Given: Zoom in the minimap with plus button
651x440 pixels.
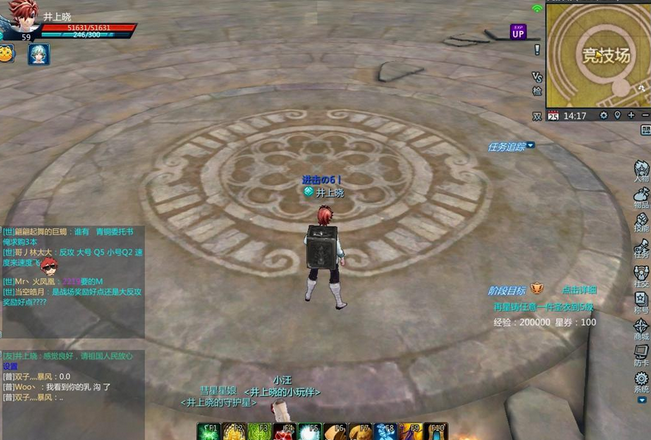Looking at the screenshot, I should click(x=633, y=116).
